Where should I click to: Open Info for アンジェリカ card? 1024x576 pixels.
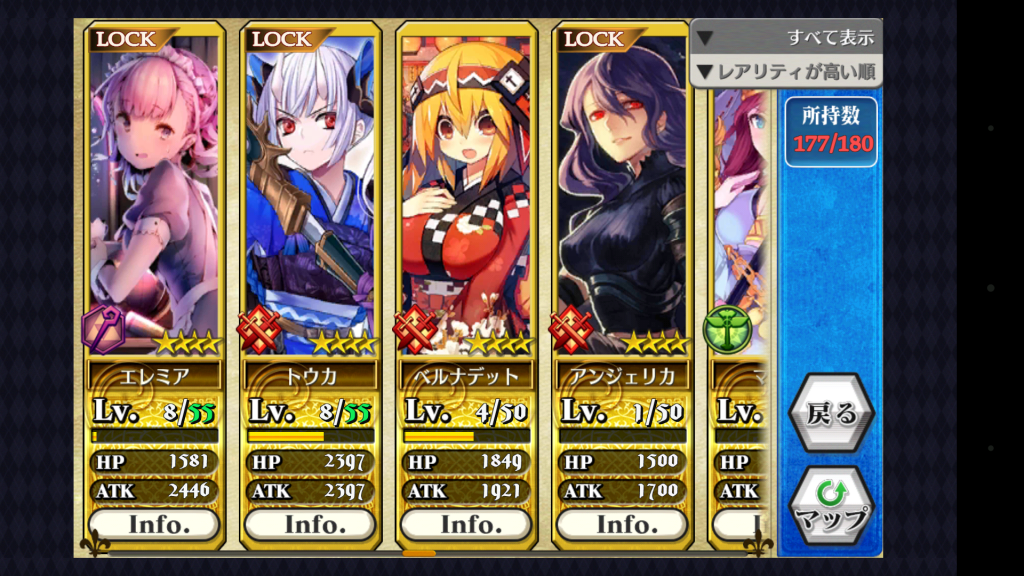622,524
